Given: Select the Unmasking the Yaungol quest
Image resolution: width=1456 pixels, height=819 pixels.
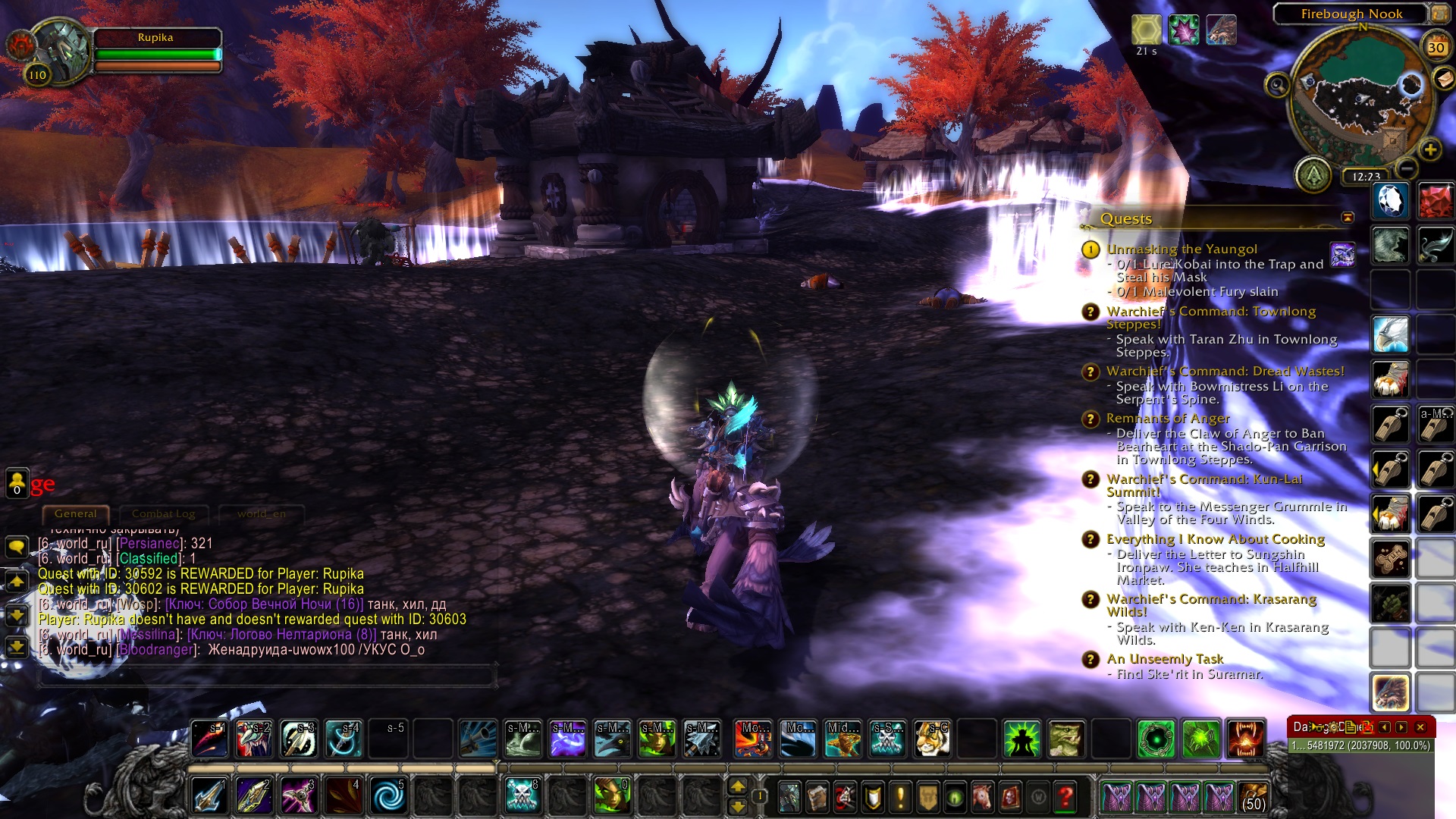Looking at the screenshot, I should (x=1181, y=249).
